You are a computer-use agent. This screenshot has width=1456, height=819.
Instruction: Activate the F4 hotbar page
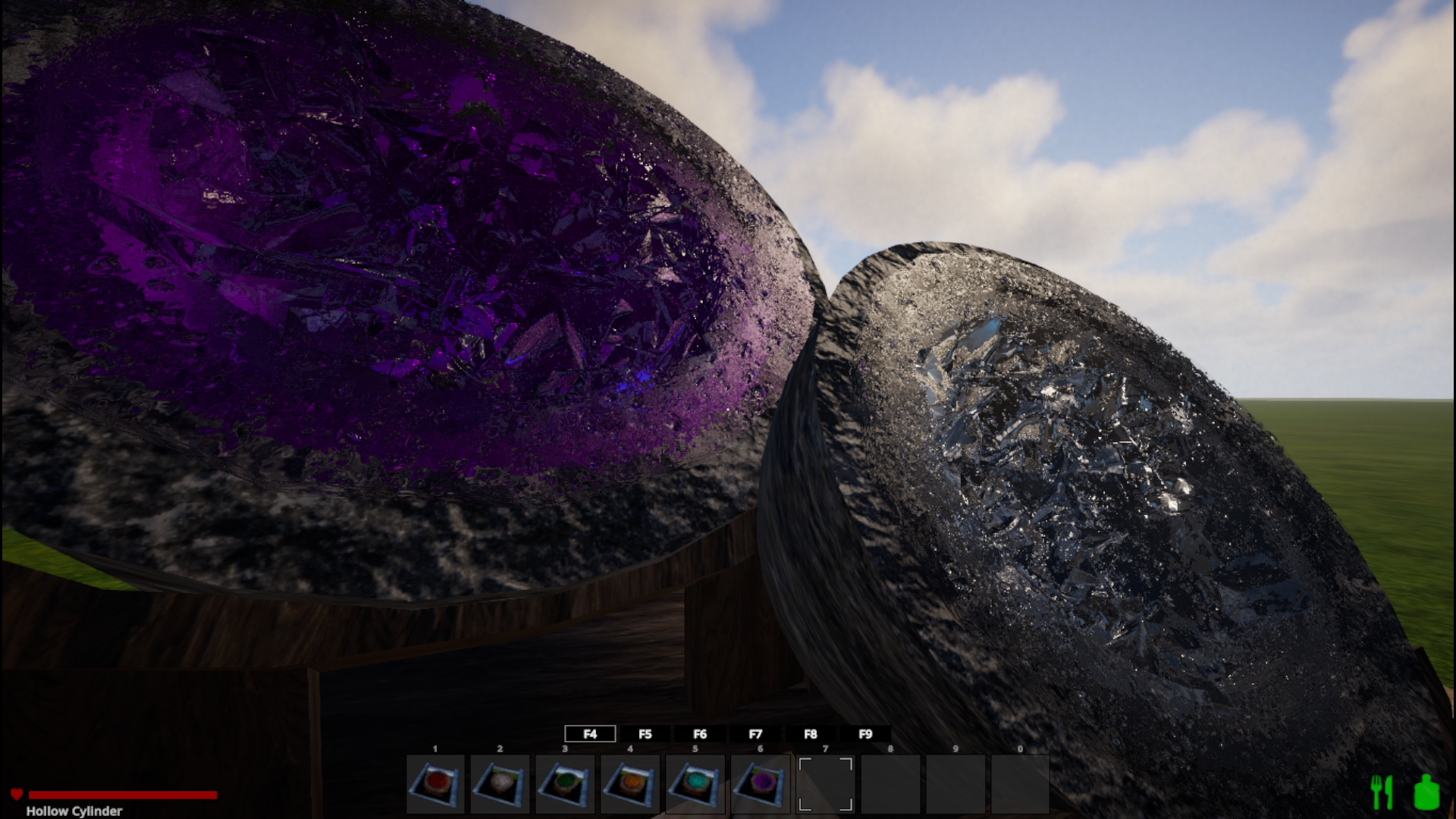(x=590, y=734)
